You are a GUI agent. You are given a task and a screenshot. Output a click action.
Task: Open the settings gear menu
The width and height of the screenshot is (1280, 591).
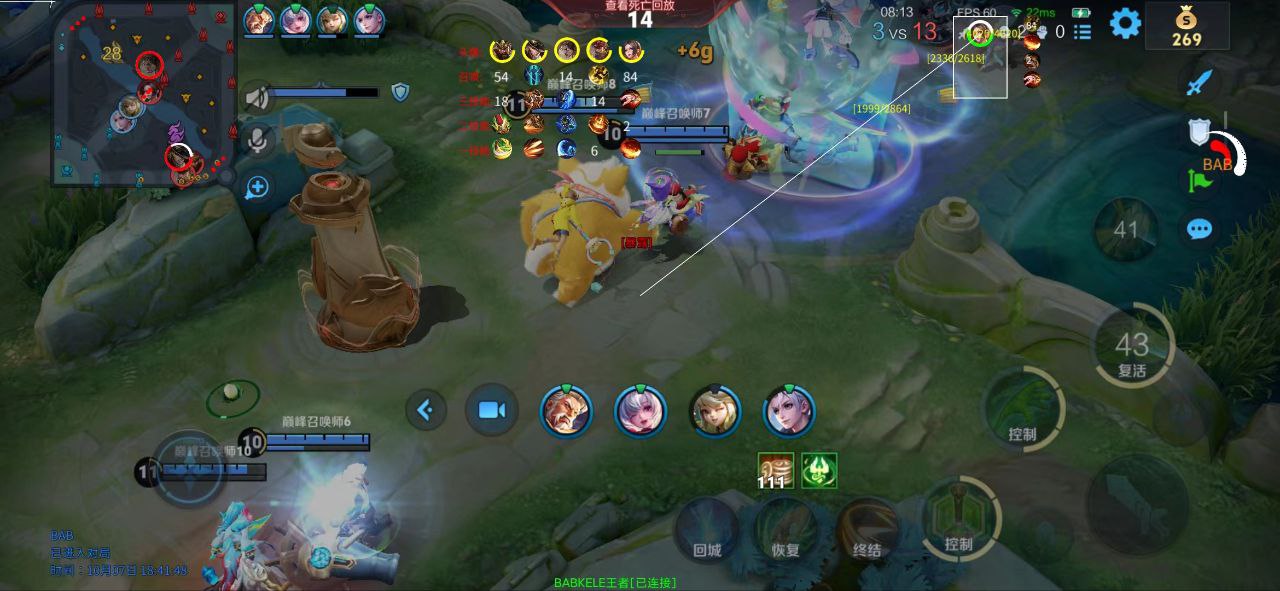pyautogui.click(x=1125, y=23)
